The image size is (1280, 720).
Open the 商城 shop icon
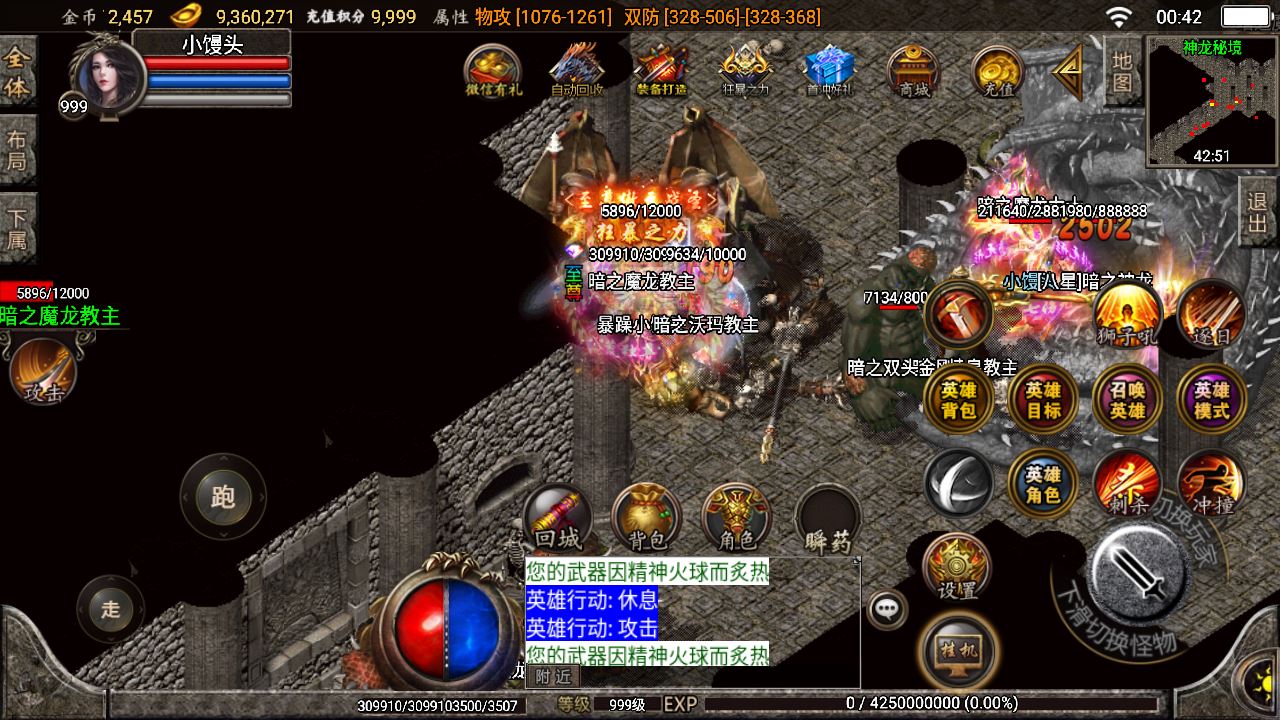[x=913, y=70]
